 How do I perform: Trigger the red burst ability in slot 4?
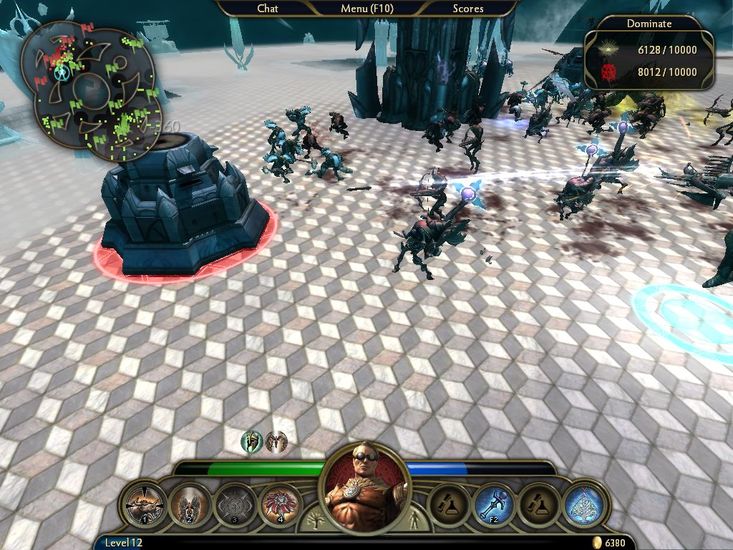pos(280,504)
